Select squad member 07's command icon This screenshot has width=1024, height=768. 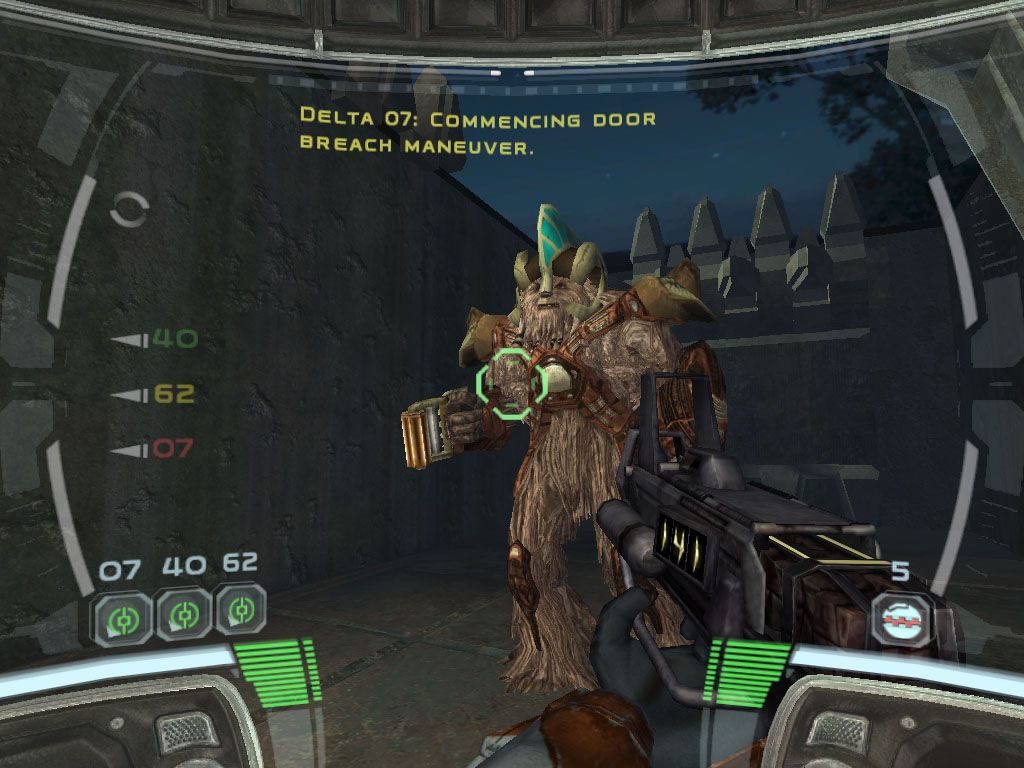(123, 613)
